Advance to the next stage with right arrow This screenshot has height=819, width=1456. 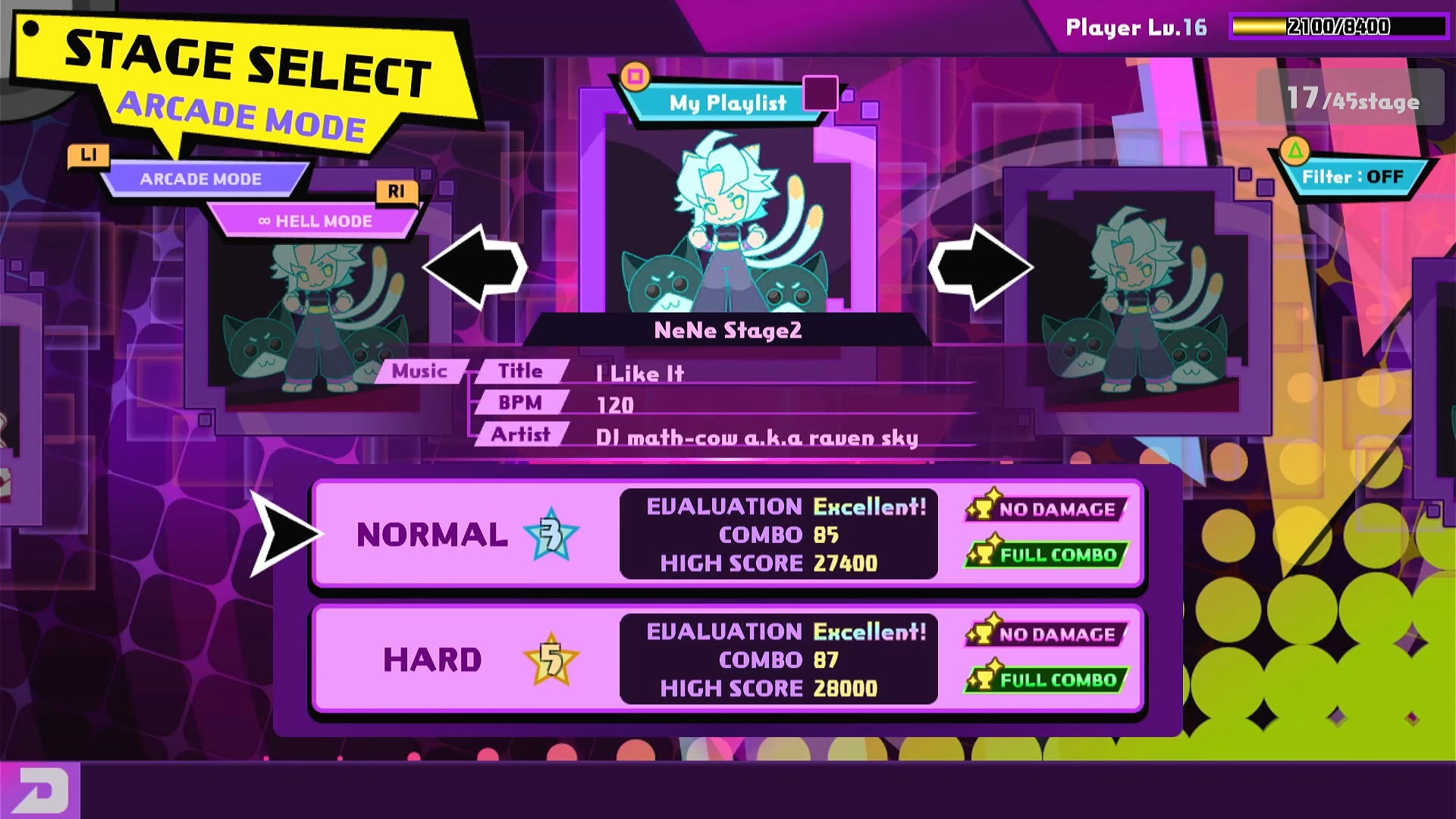[981, 267]
